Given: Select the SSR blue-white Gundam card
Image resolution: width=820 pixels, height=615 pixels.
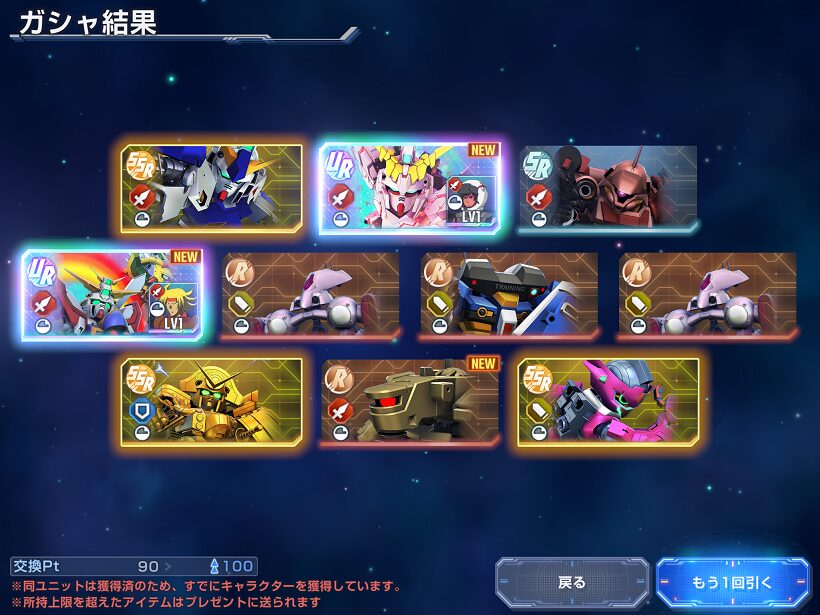Looking at the screenshot, I should 211,188.
